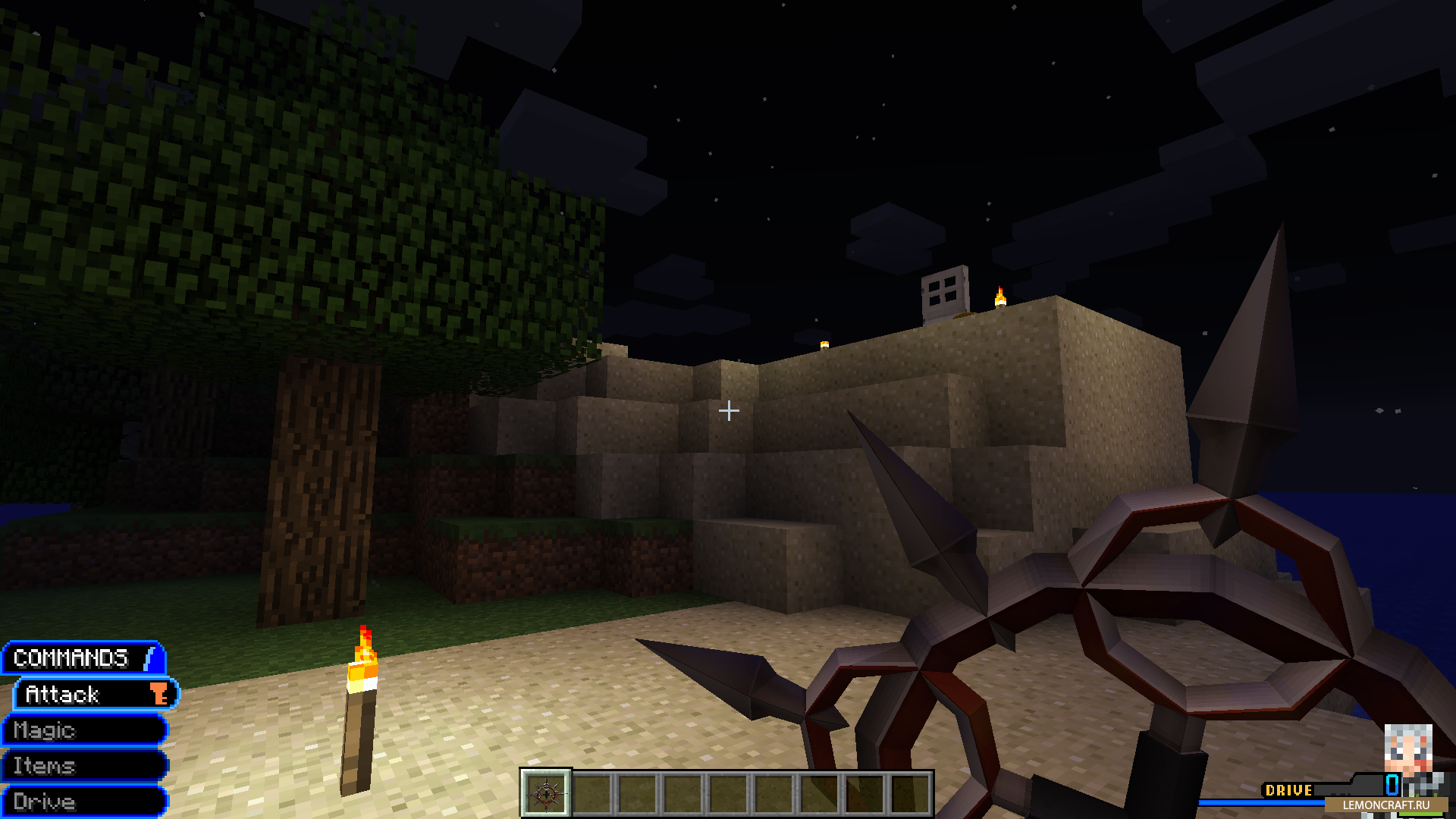Select the Attack command
This screenshot has width=1456, height=819.
click(95, 694)
